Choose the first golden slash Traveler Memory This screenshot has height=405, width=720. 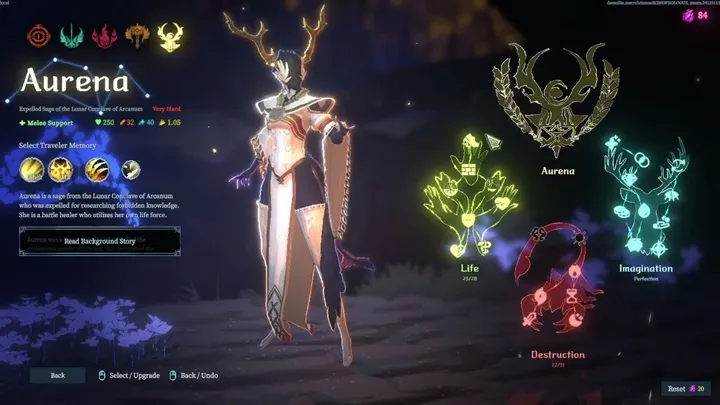coord(33,169)
